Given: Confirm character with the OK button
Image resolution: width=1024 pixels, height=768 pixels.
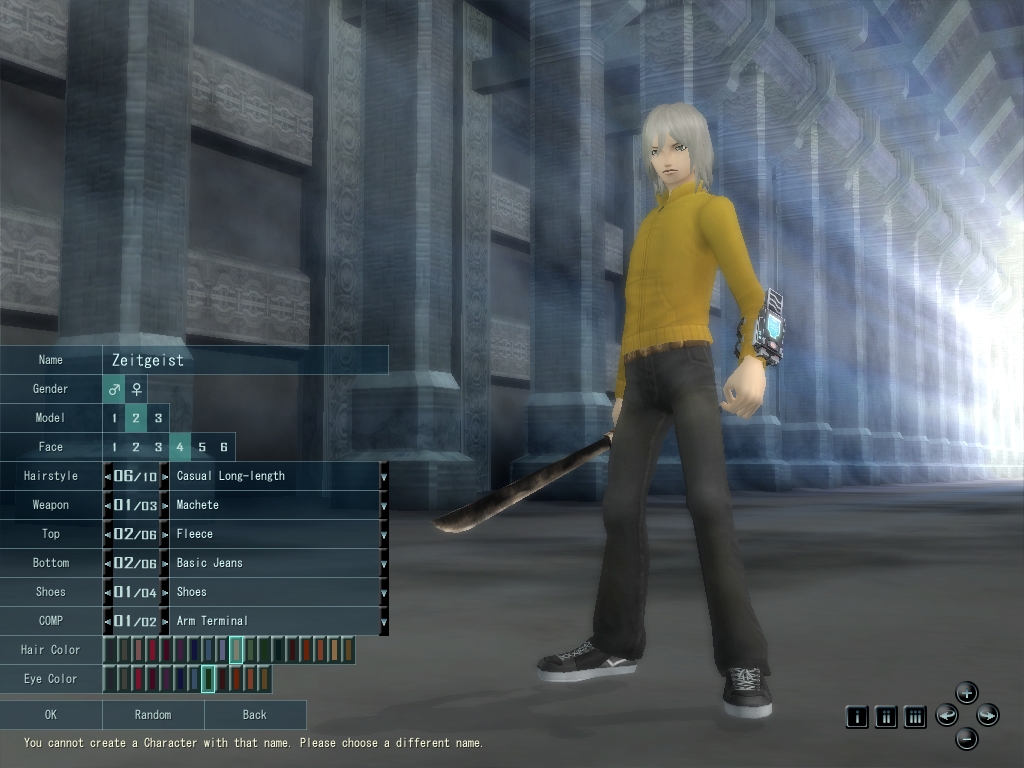Looking at the screenshot, I should pos(51,715).
